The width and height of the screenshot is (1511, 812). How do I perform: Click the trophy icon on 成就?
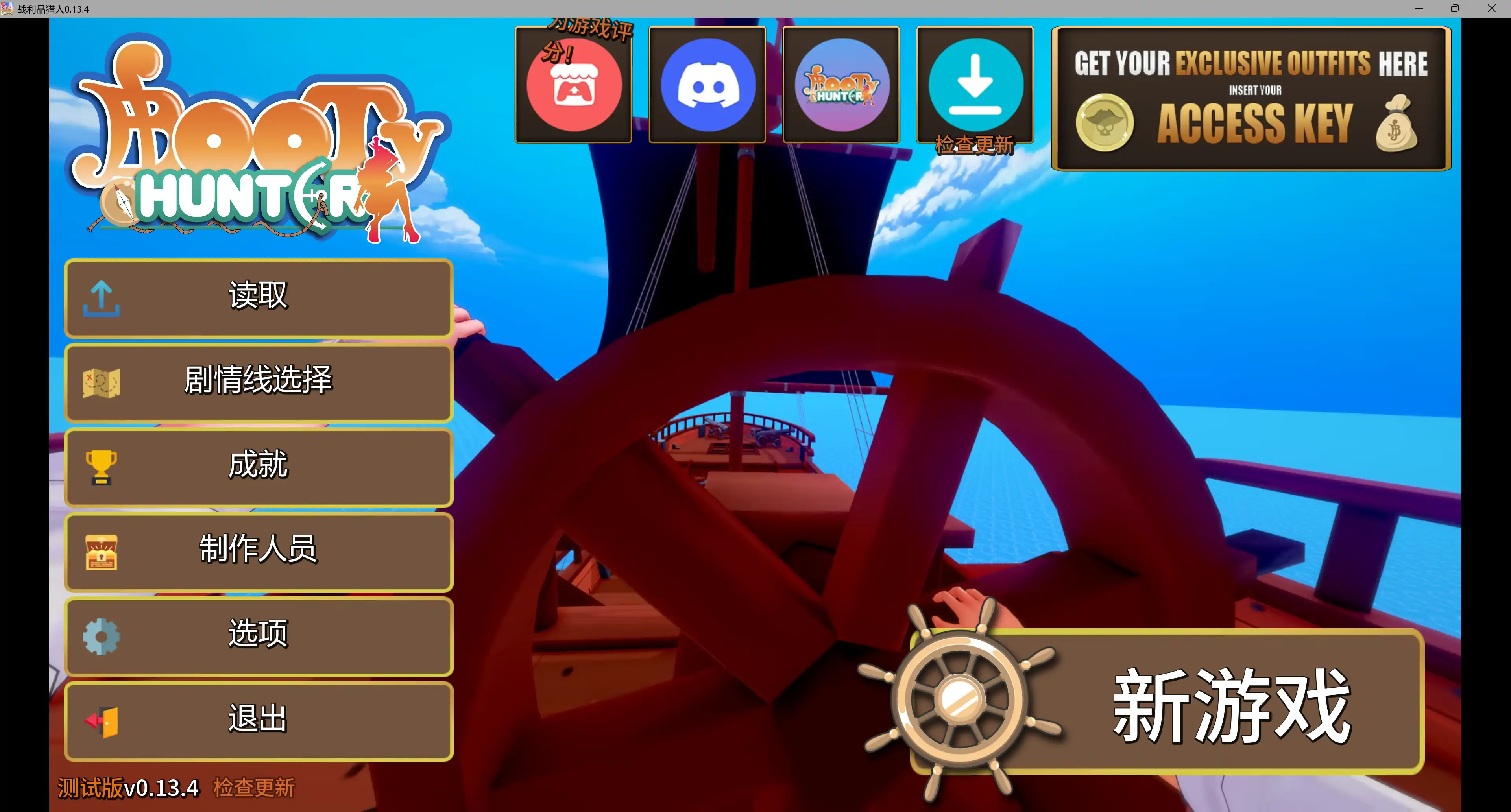click(x=101, y=466)
